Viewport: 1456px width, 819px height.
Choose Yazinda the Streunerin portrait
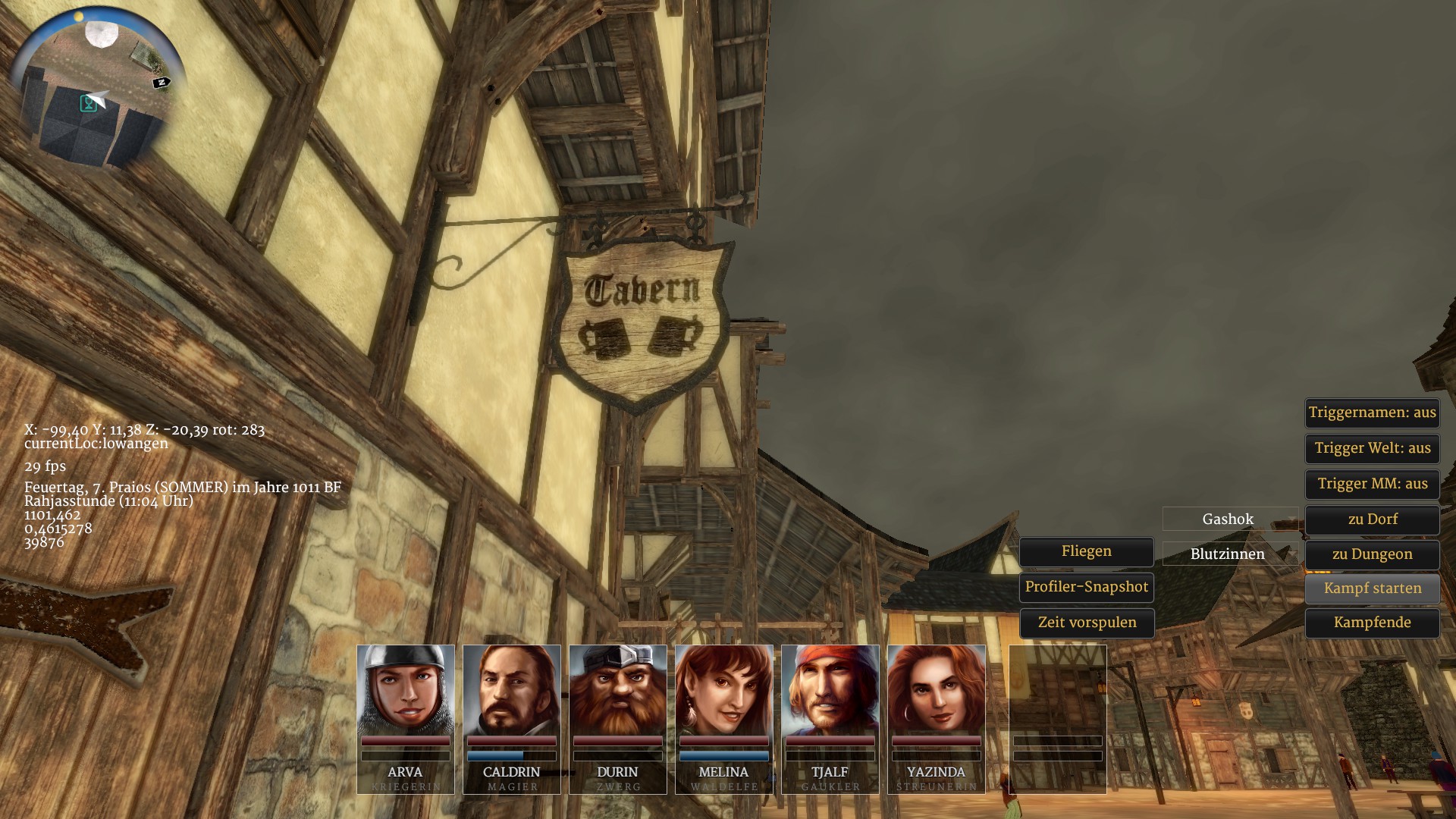(x=937, y=690)
